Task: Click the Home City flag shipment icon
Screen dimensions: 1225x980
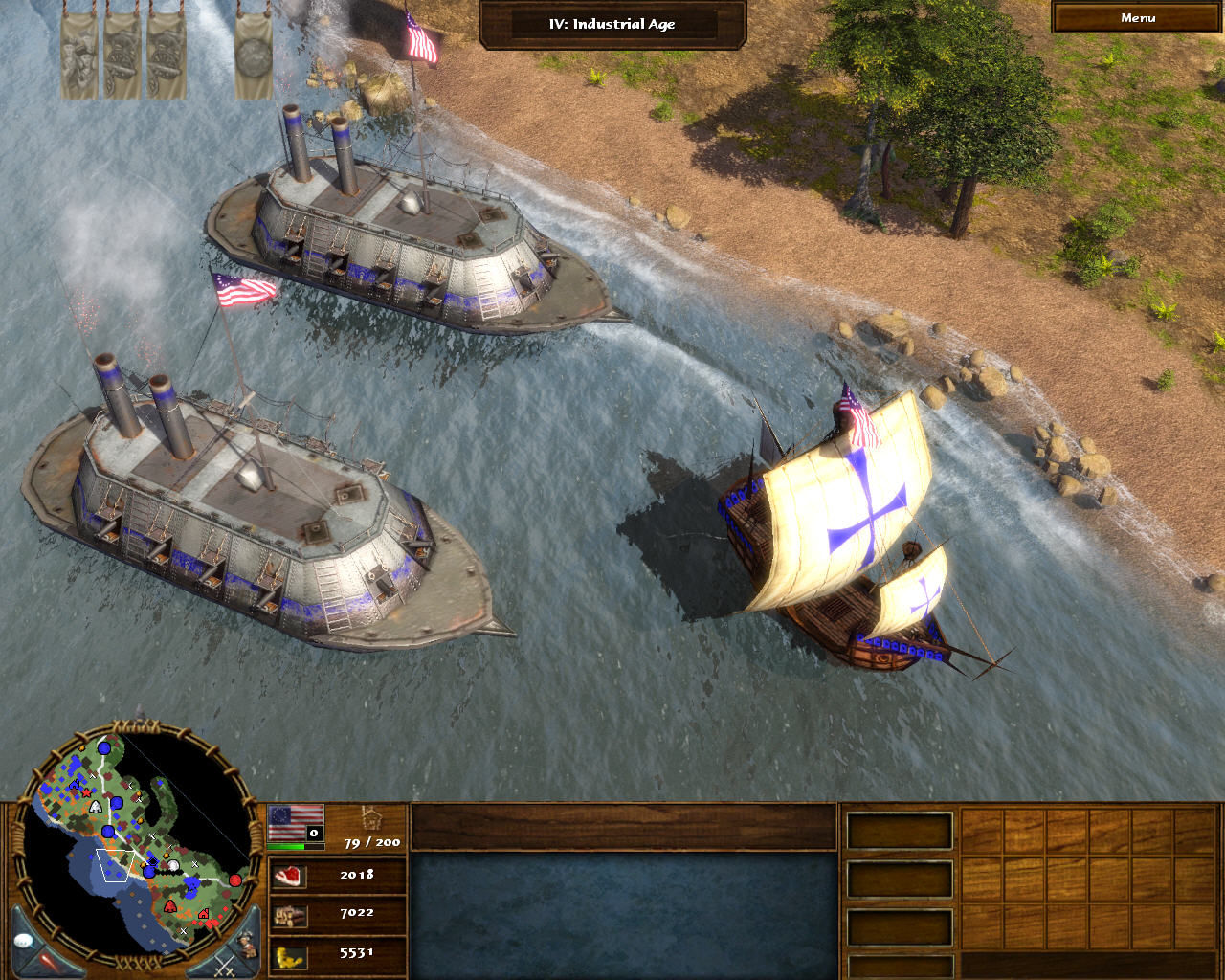Action: pyautogui.click(x=297, y=823)
